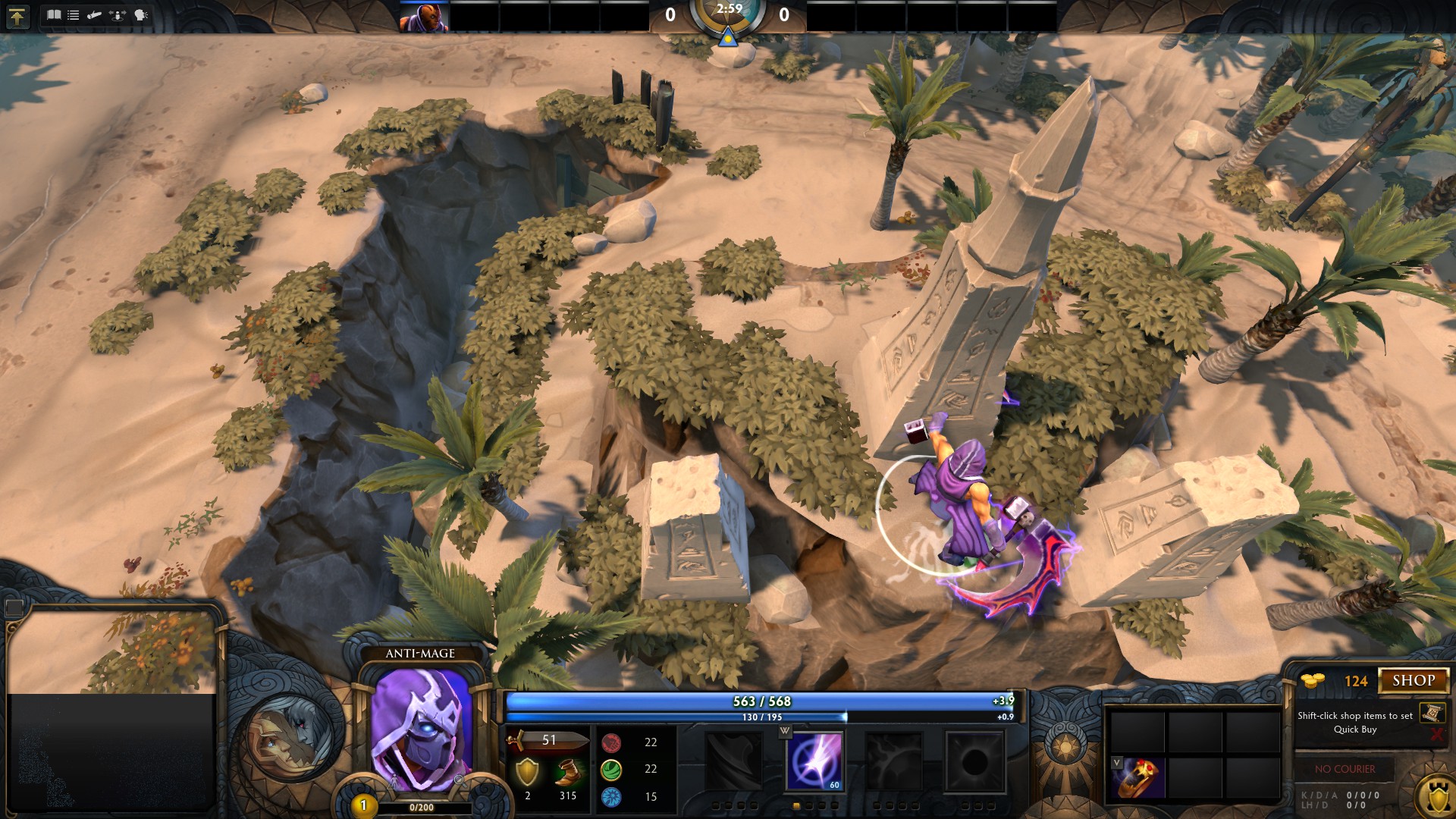The image size is (1456, 819).
Task: Open the combat log icon
Action: [95, 15]
